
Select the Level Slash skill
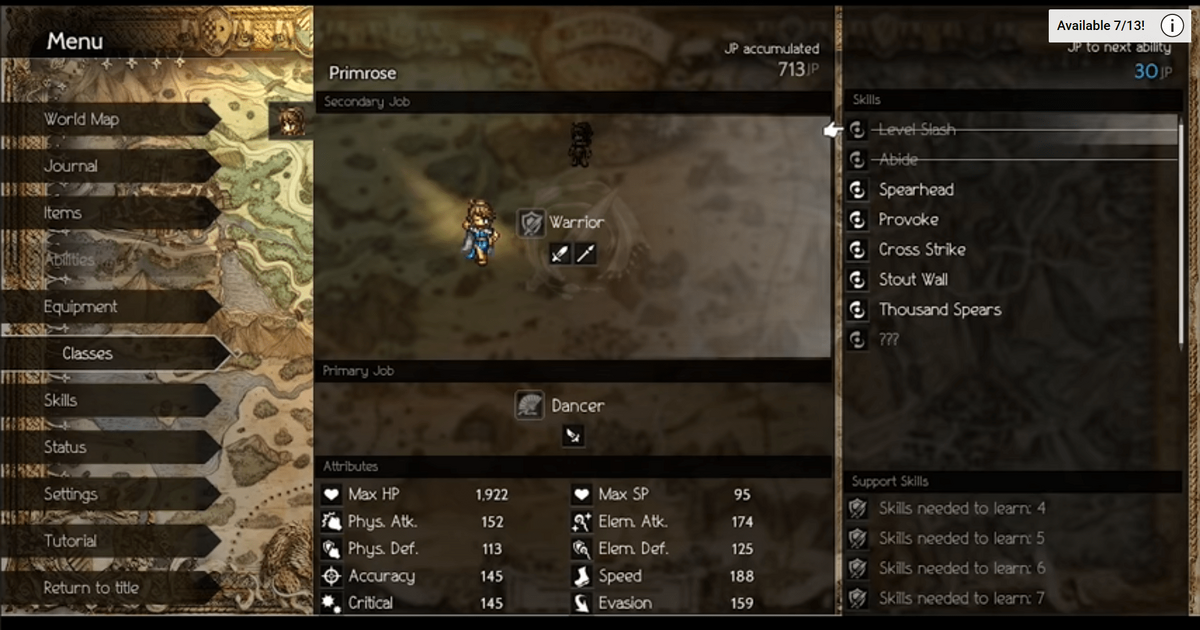[917, 130]
